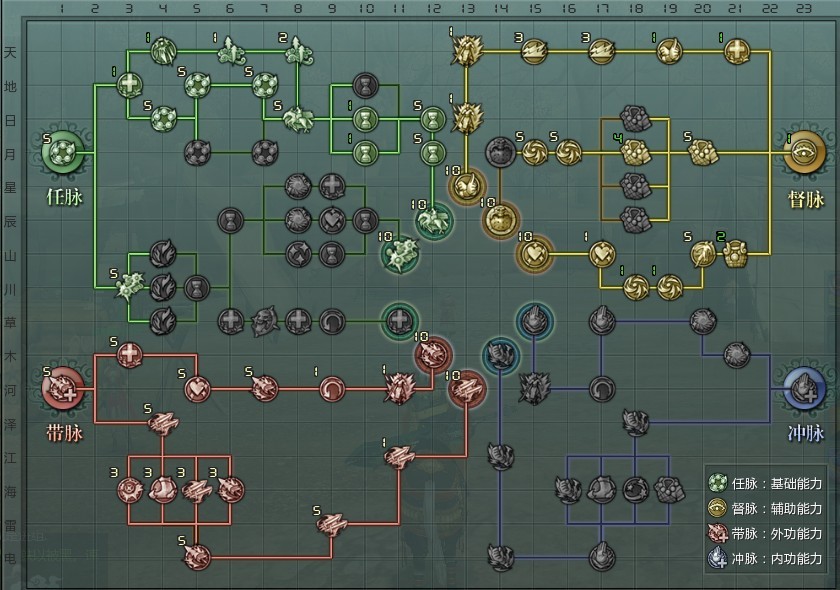Screen dimensions: 840x590
Task: Choose the red 带脉 meridian root node
Action: pos(63,387)
